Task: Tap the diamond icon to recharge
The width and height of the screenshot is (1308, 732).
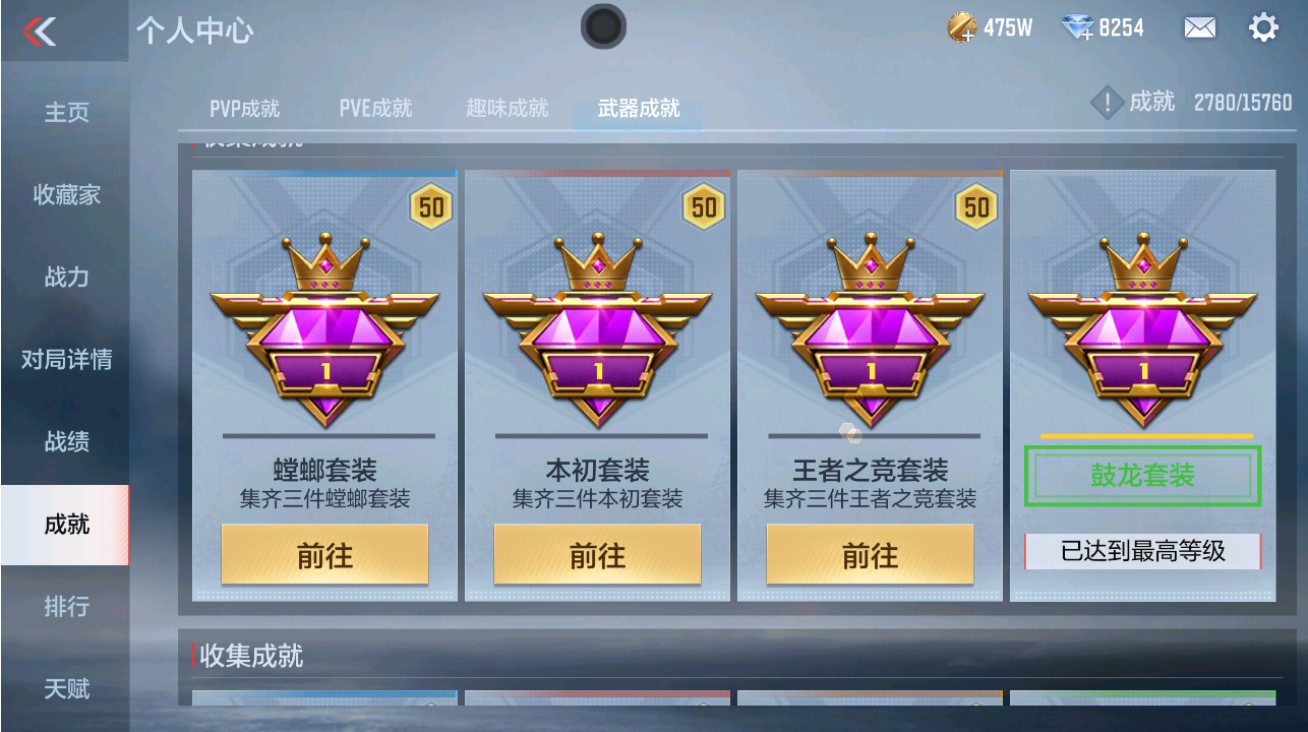Action: (1078, 28)
